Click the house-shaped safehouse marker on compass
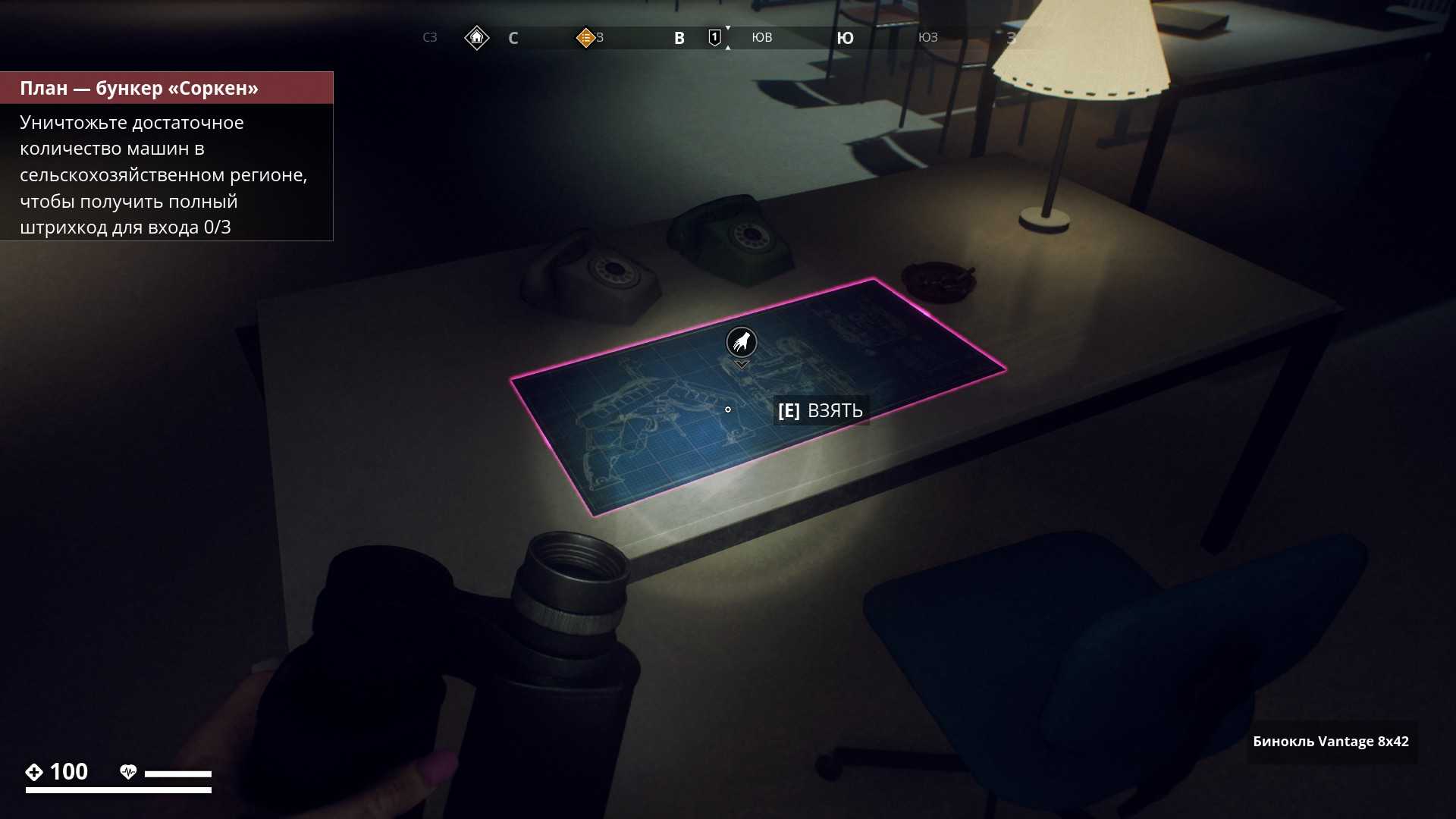This screenshot has width=1456, height=819. [476, 37]
